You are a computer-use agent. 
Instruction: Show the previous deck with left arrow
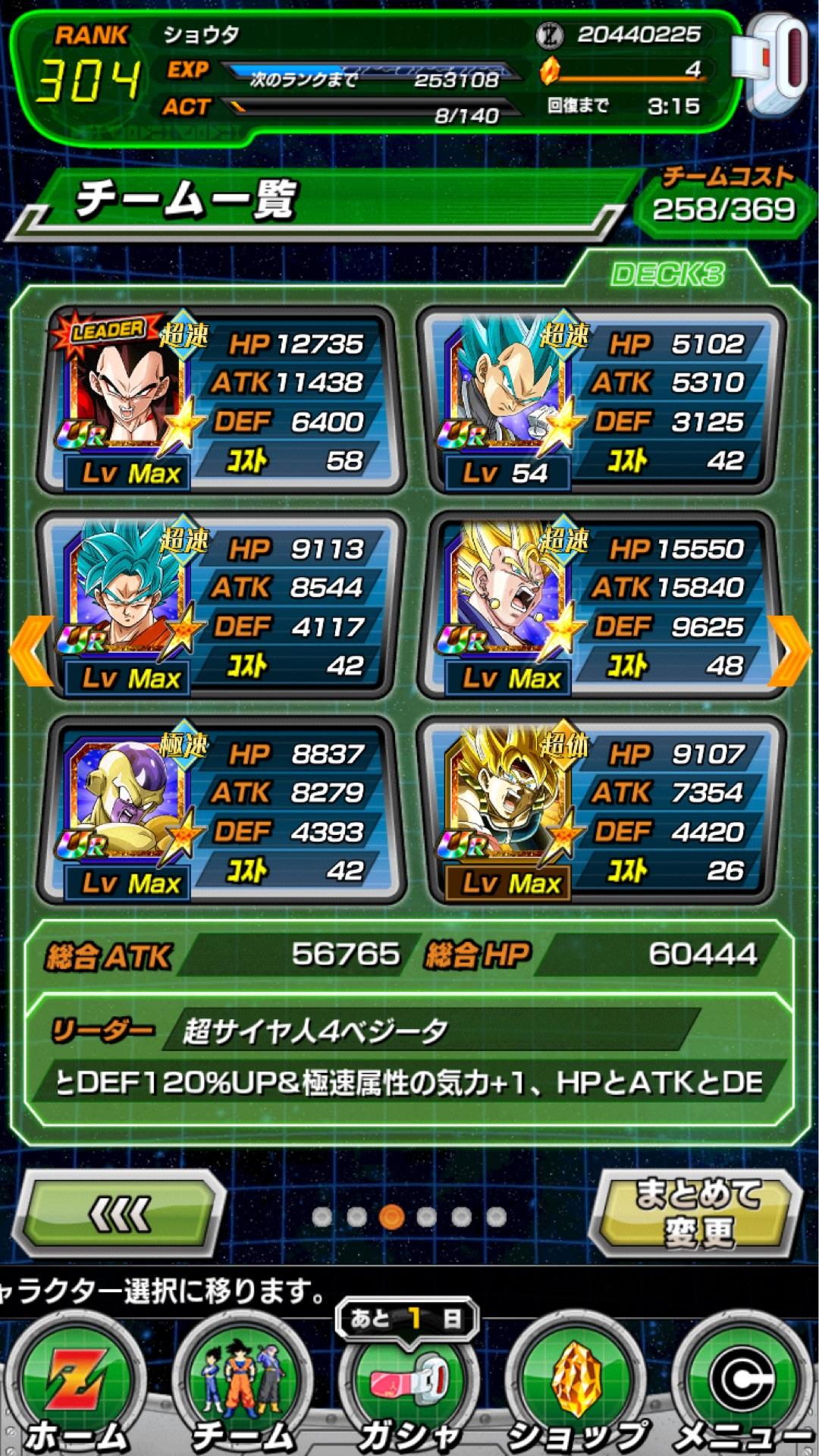30,651
